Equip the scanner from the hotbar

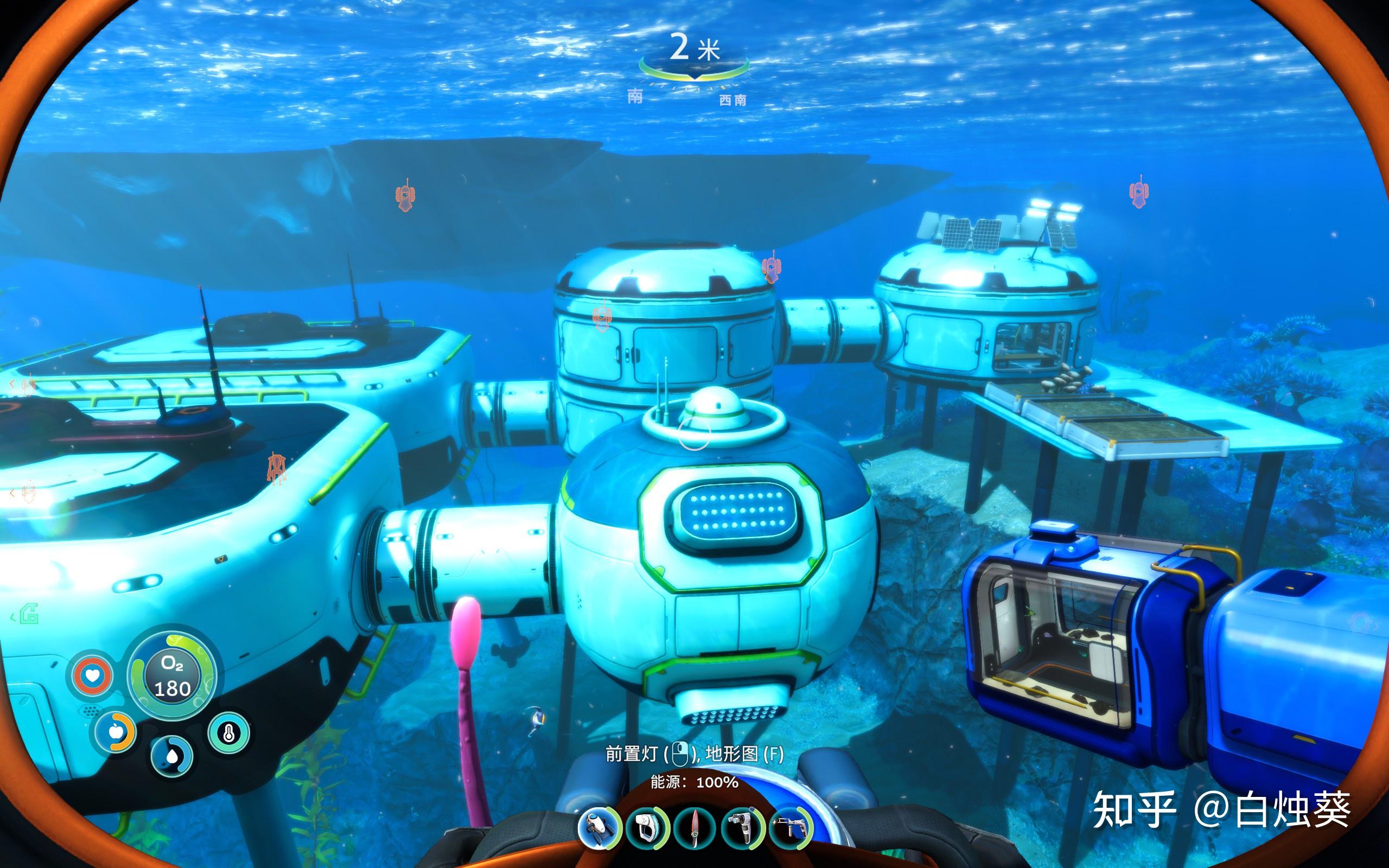pyautogui.click(x=647, y=829)
